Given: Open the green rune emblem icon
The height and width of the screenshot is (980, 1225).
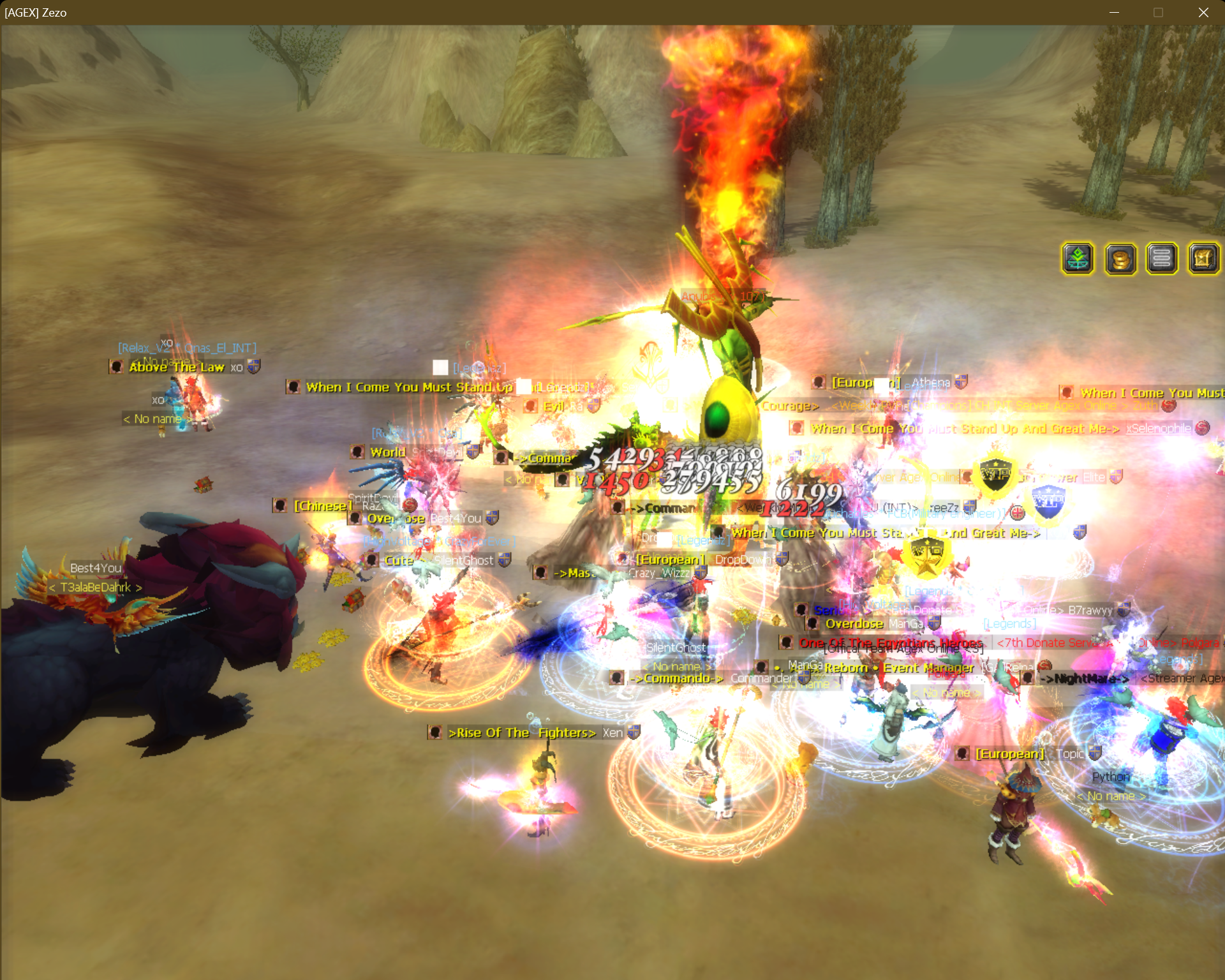Looking at the screenshot, I should (1078, 258).
